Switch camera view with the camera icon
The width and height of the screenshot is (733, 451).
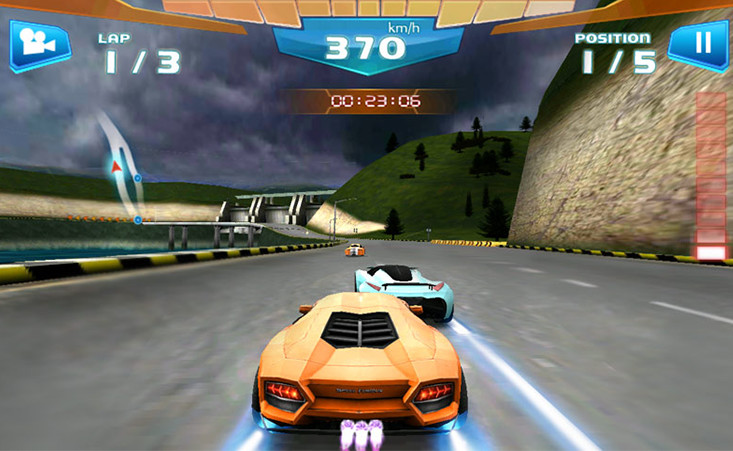click(40, 45)
